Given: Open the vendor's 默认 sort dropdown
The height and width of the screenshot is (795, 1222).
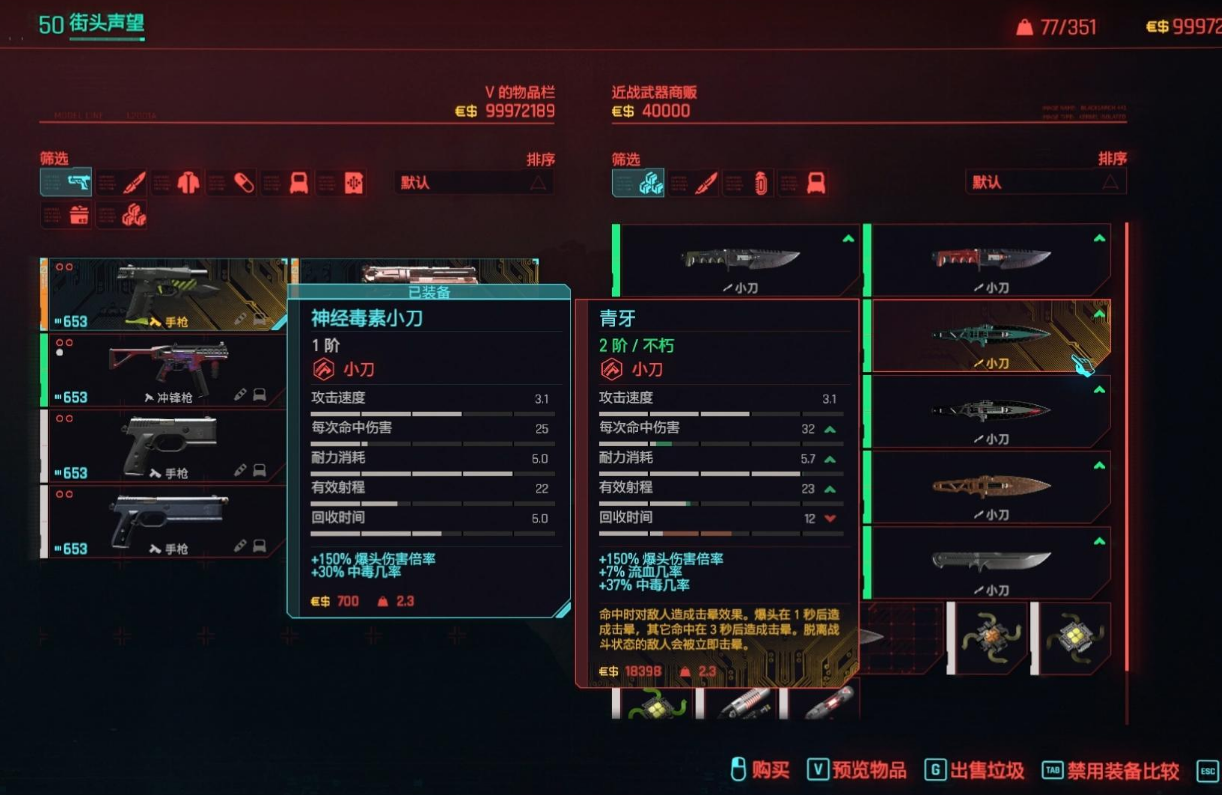Looking at the screenshot, I should pos(1045,182).
